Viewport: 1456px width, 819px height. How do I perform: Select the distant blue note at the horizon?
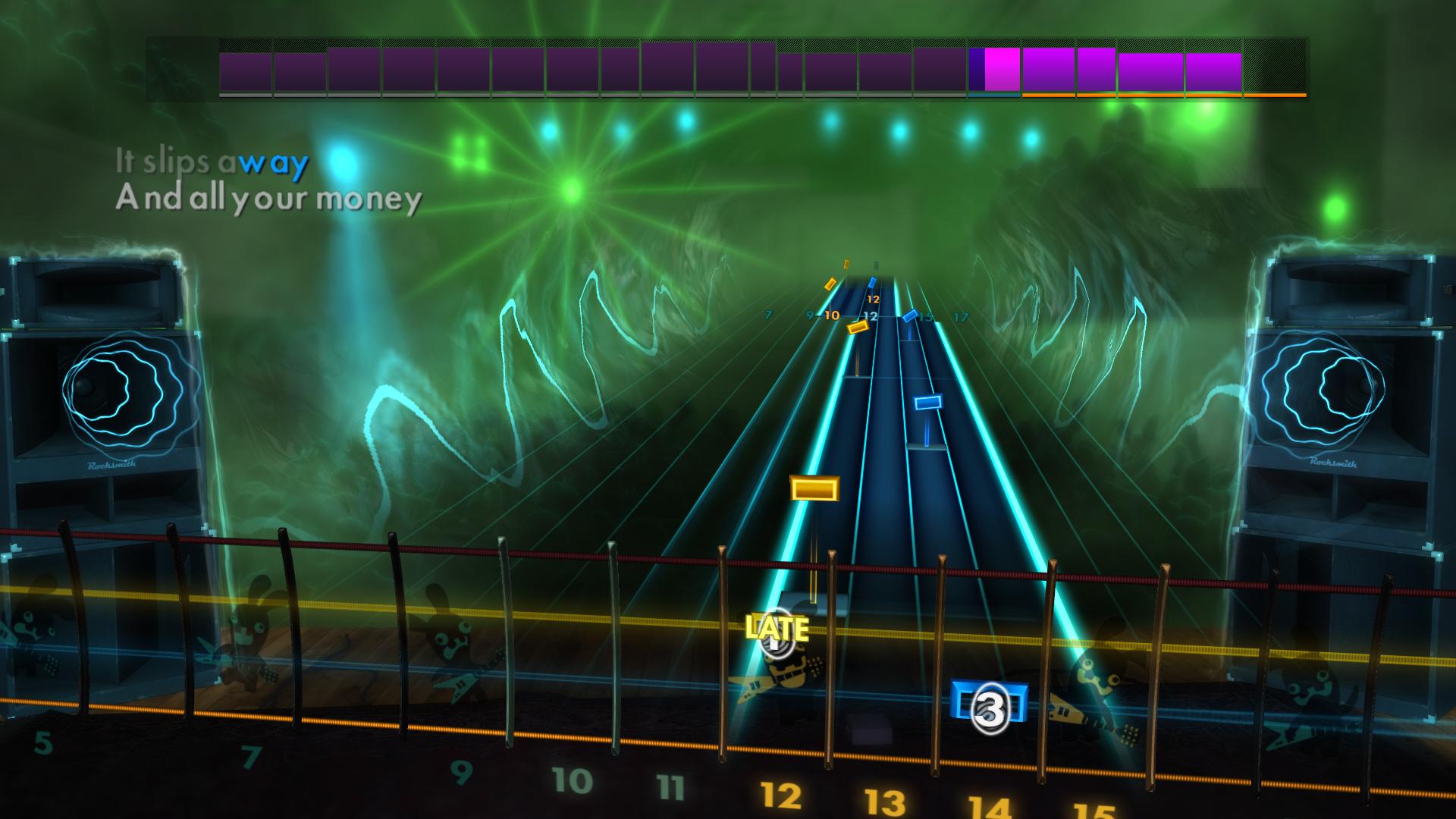pyautogui.click(x=873, y=282)
